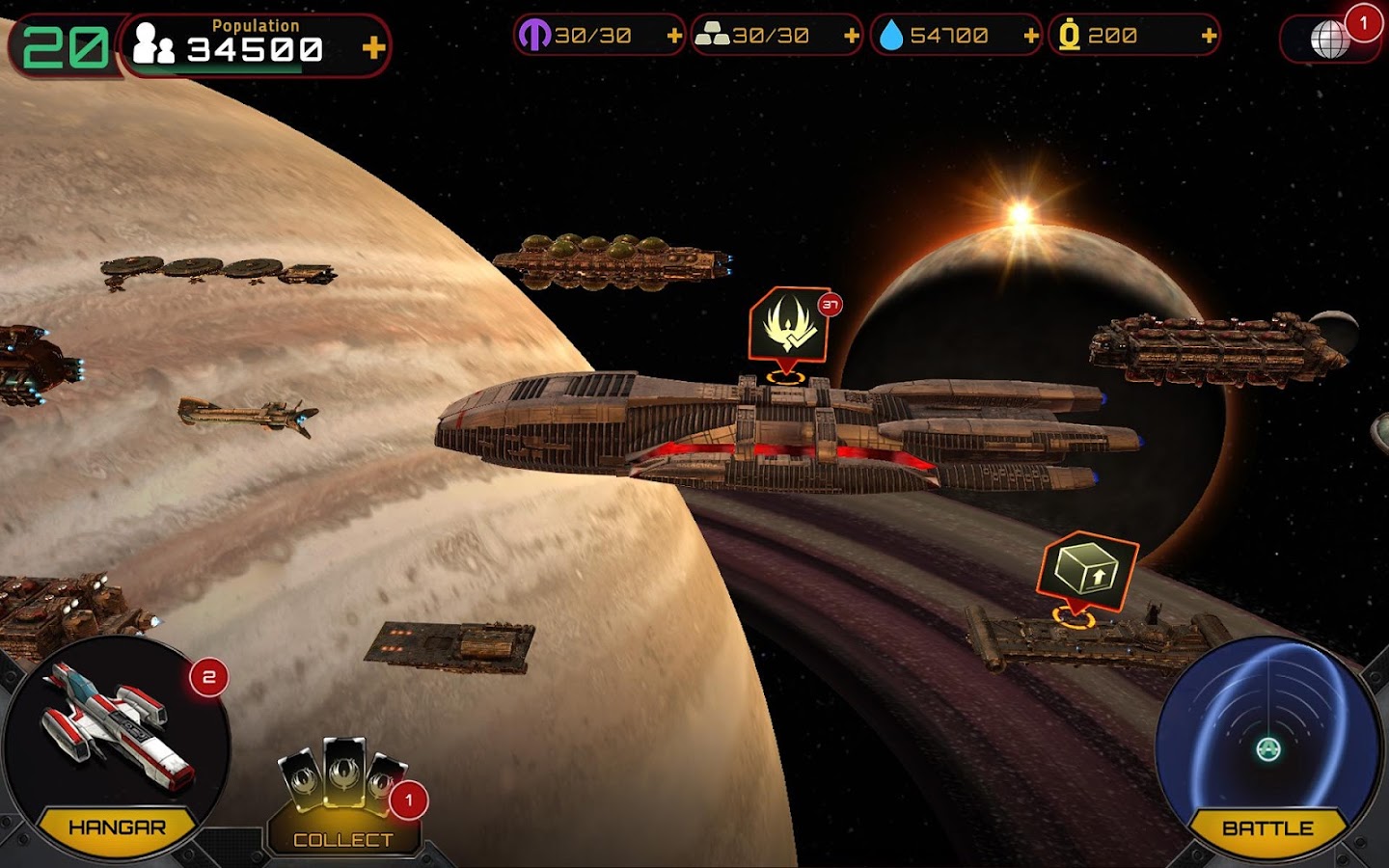Tap the phoenix emblem marker above the battlestar
This screenshot has height=868, width=1389.
(788, 325)
